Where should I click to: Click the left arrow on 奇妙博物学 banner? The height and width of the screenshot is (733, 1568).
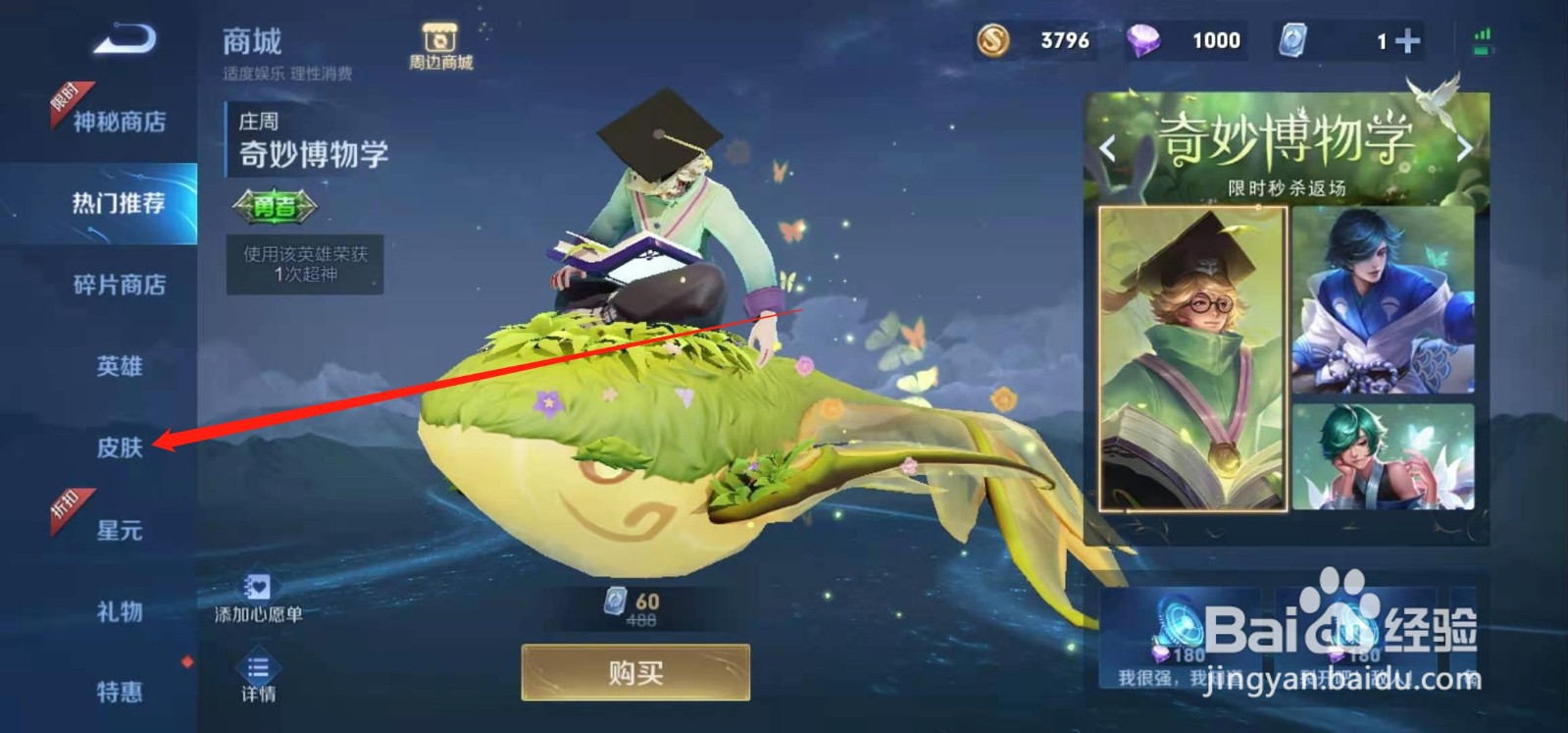[1108, 145]
